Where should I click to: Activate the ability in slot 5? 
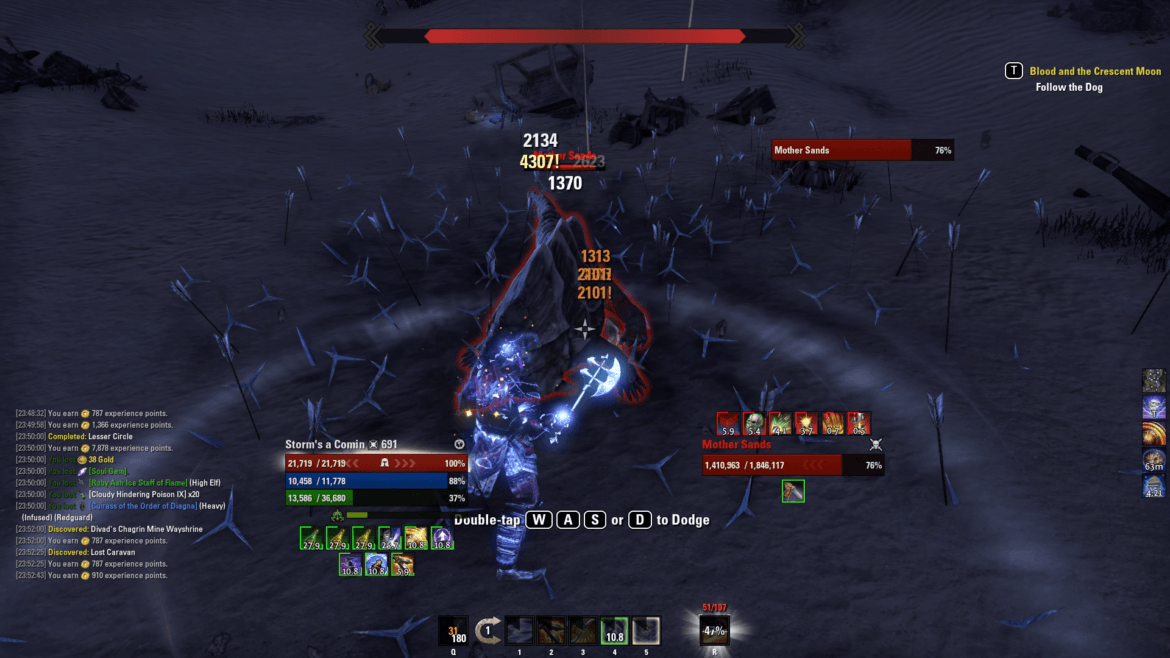[646, 631]
